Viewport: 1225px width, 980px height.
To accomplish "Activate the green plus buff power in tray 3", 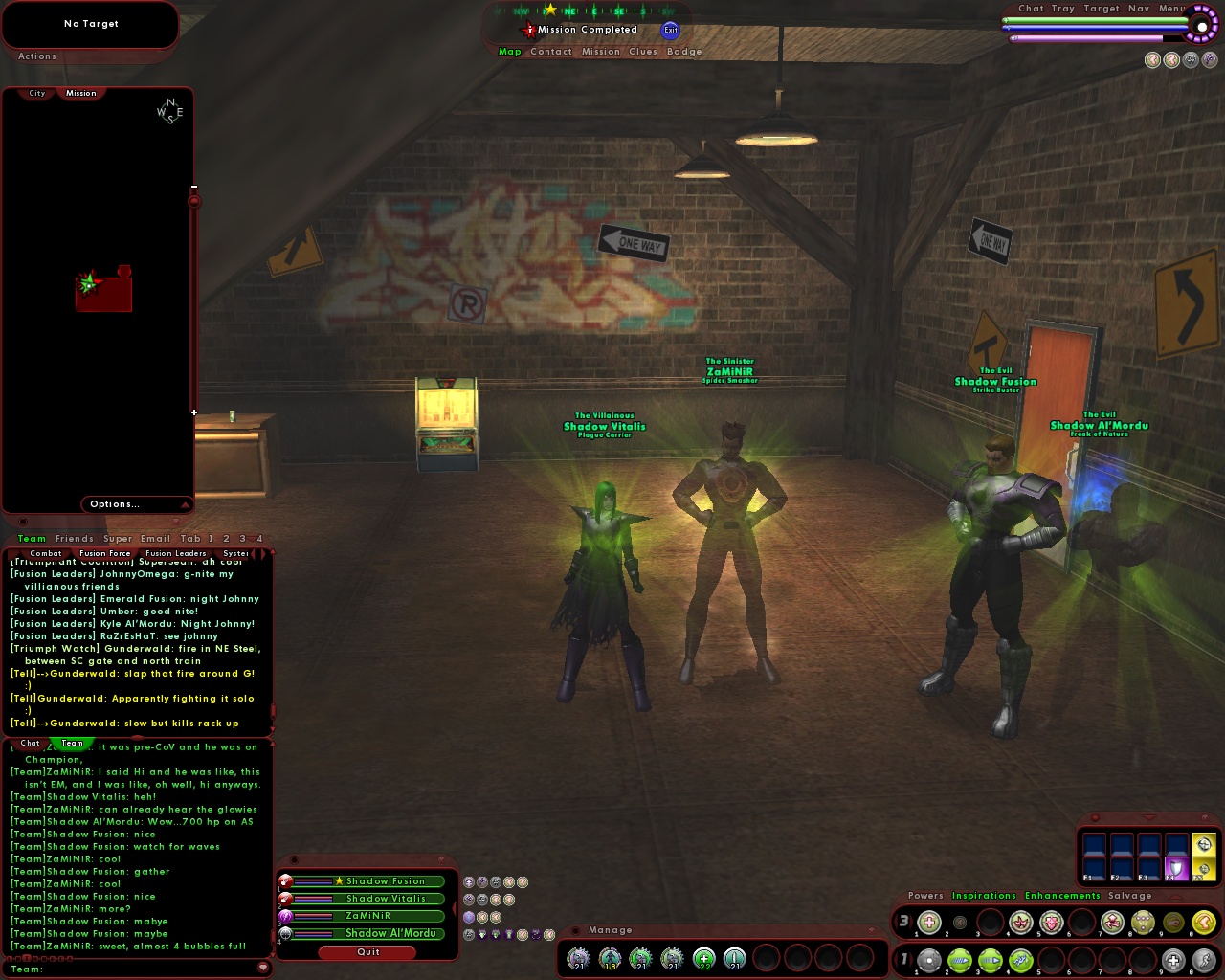I will pos(929,922).
